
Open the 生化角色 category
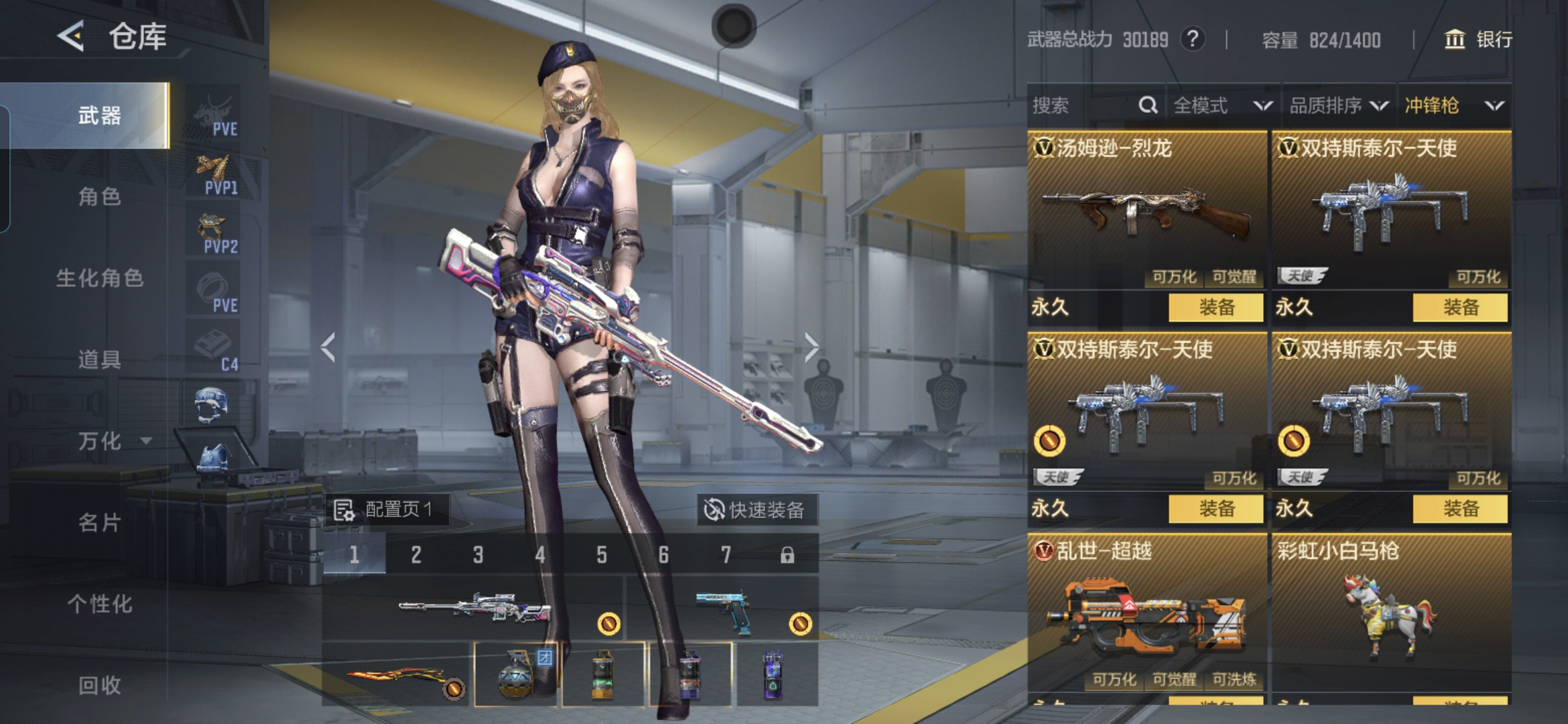click(99, 278)
